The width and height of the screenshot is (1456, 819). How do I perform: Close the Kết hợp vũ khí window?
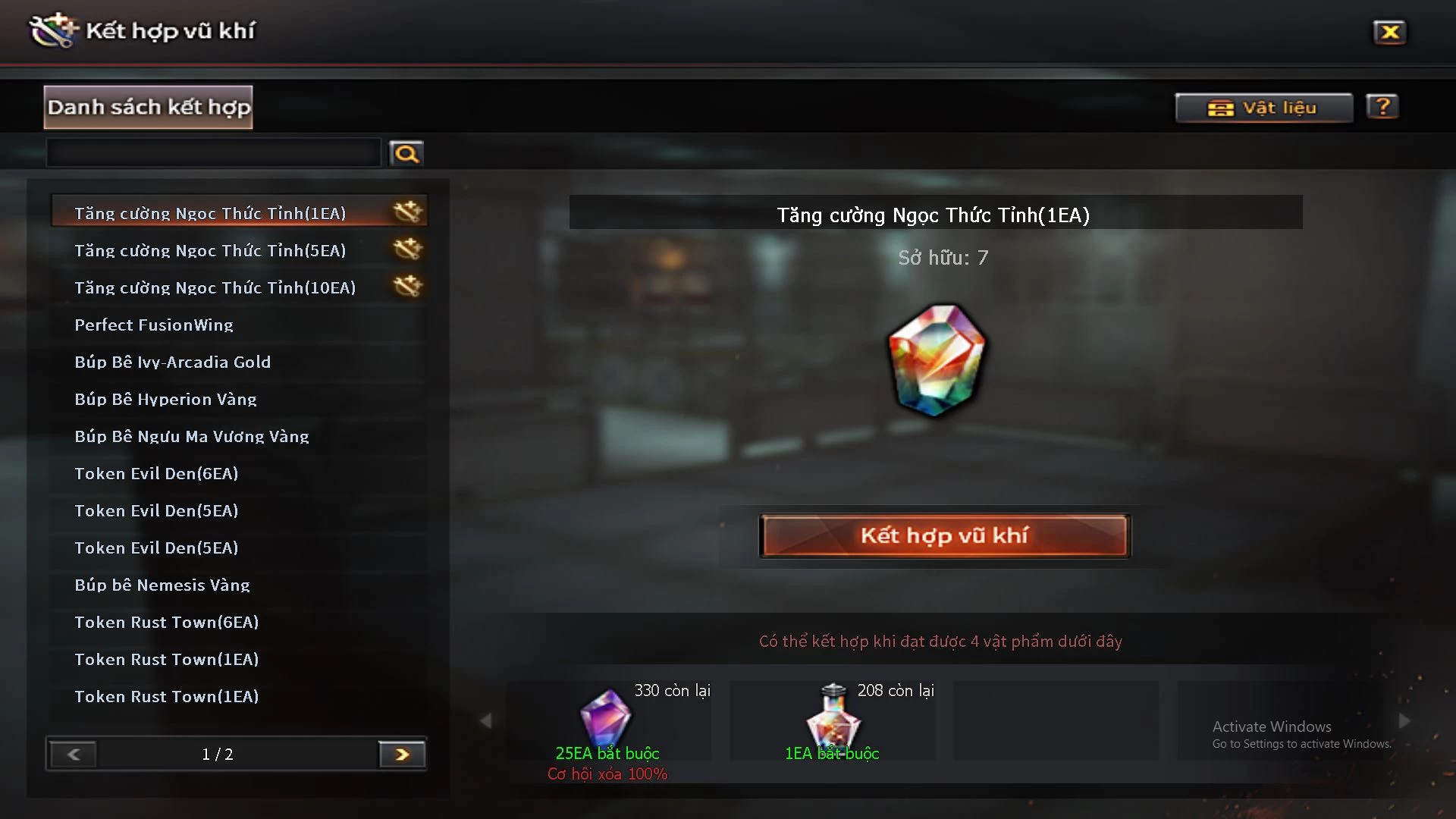[x=1389, y=32]
